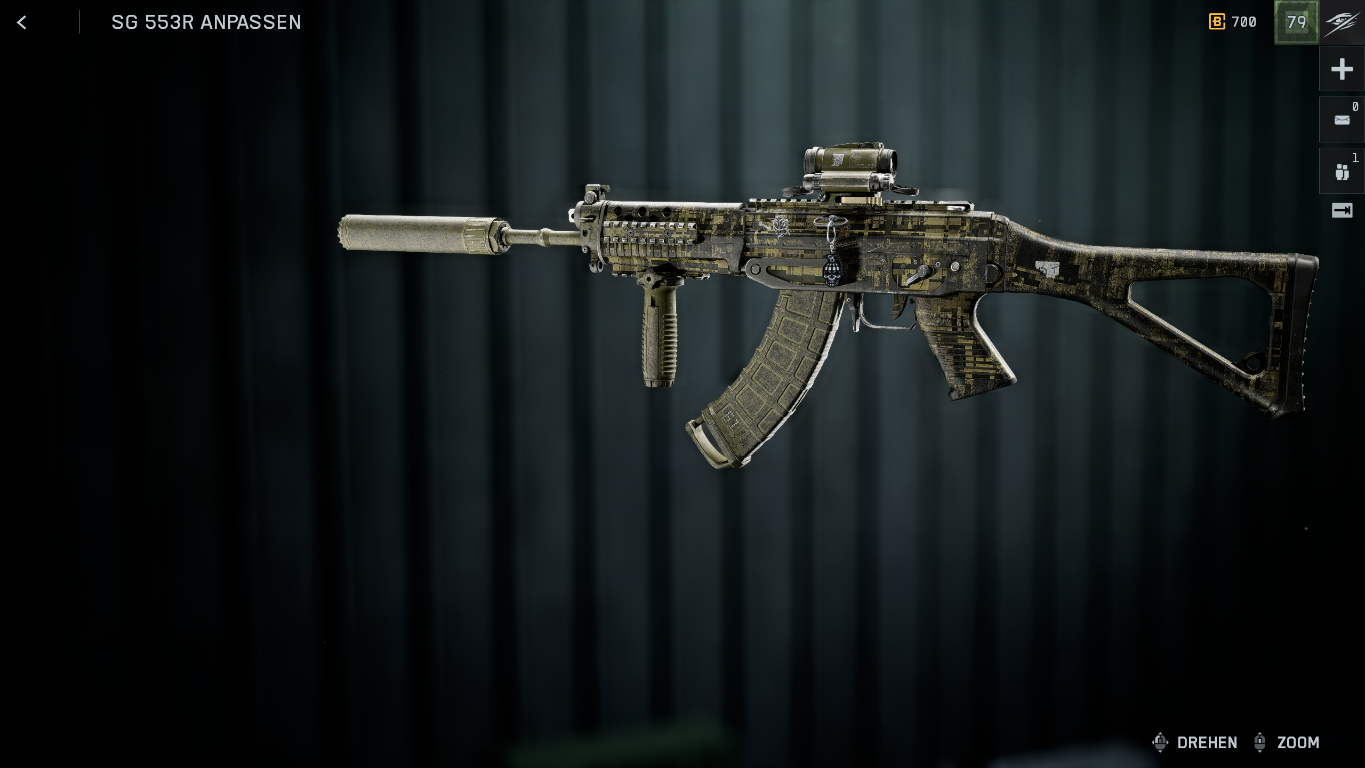Click the rotate mouse icon beside DREHEN

click(x=1160, y=742)
